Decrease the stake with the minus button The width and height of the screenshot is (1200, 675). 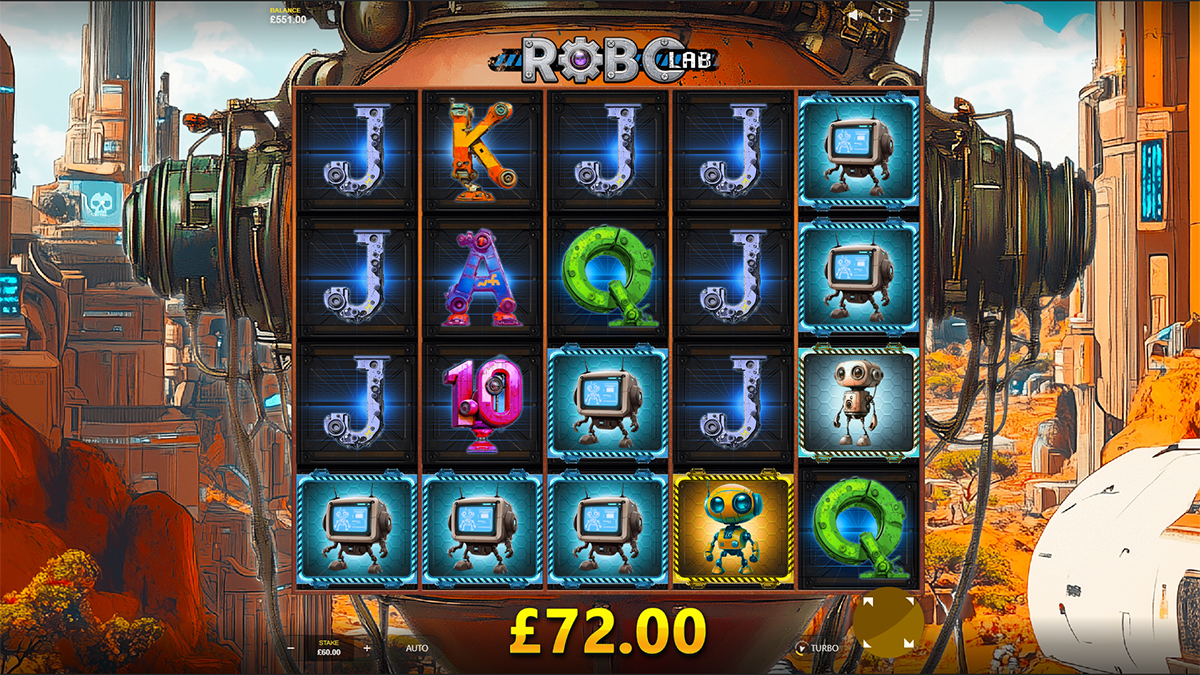(x=290, y=648)
